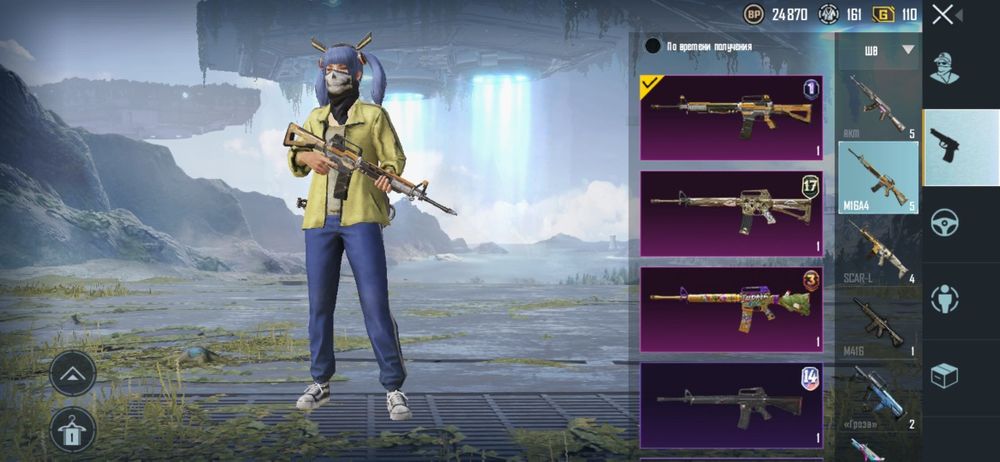Viewport: 1000px width, 462px height.
Task: Open the G gold currency counter
Action: 896,14
